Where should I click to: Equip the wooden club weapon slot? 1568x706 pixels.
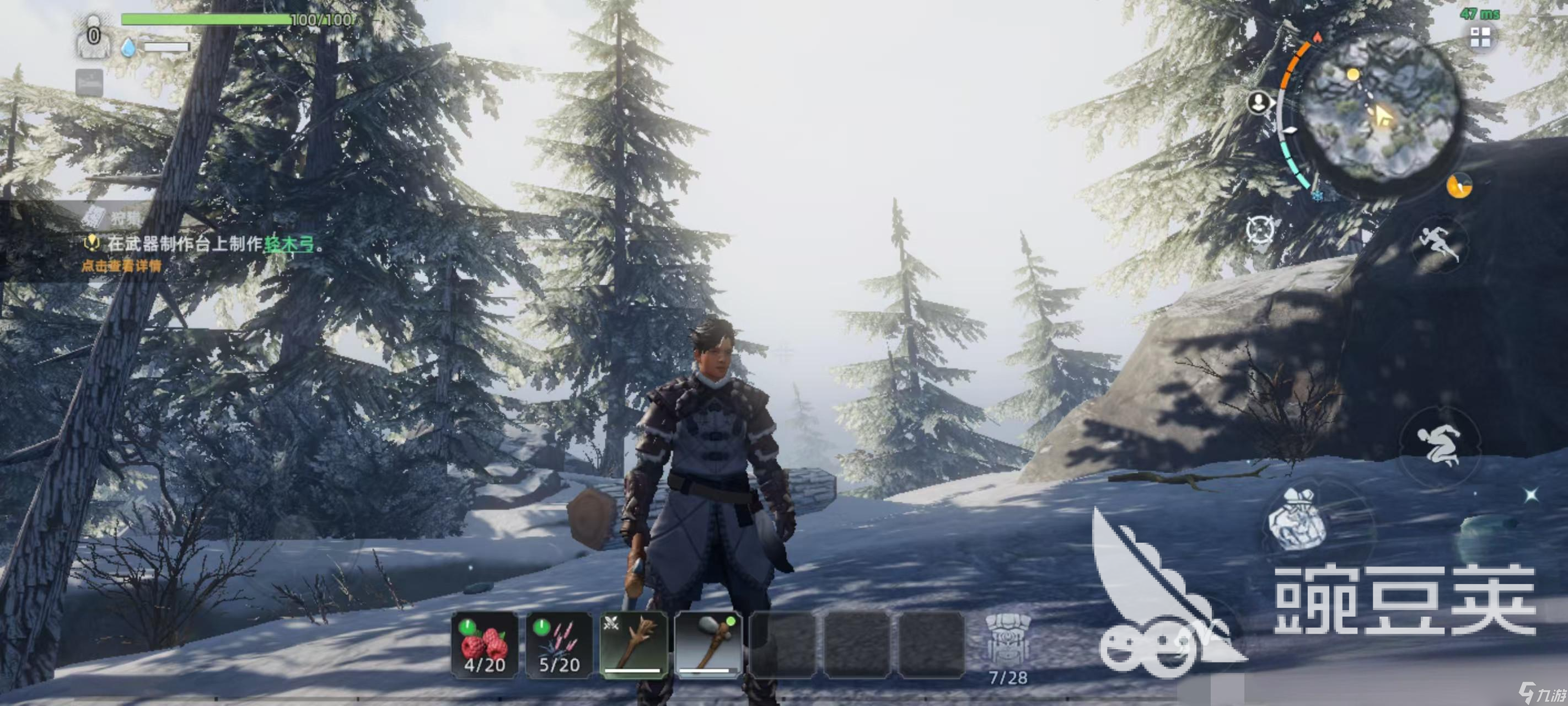(633, 644)
